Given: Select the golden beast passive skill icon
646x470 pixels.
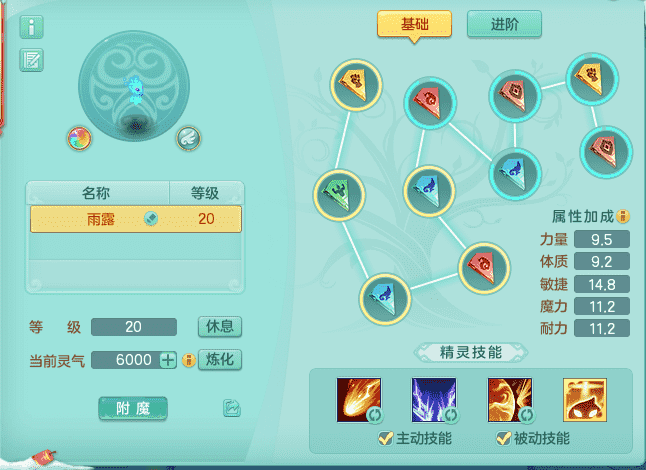Looking at the screenshot, I should coord(583,397).
